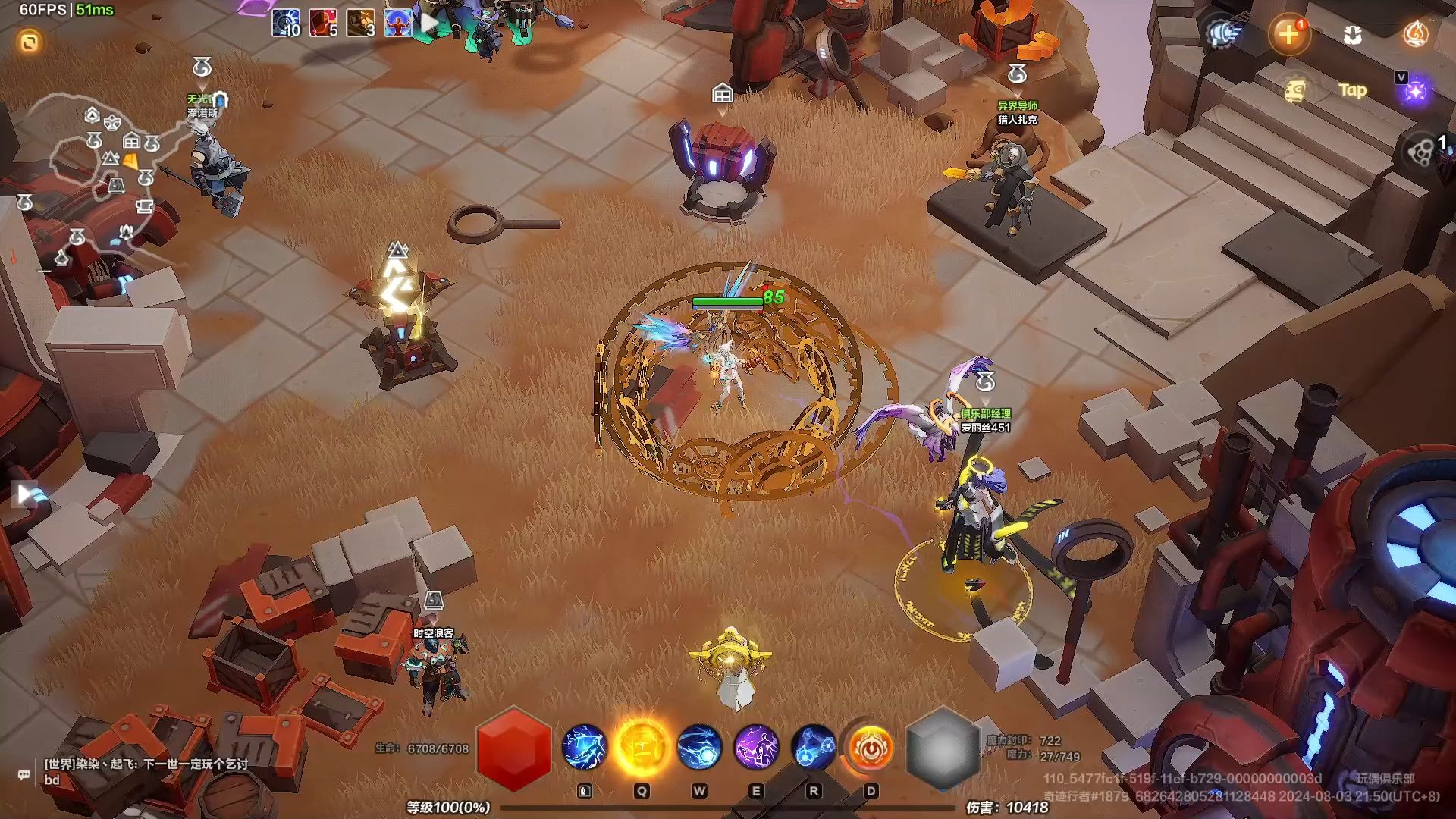The image size is (1456, 819).
Task: Expand the buff list with the arrow
Action: pyautogui.click(x=429, y=23)
